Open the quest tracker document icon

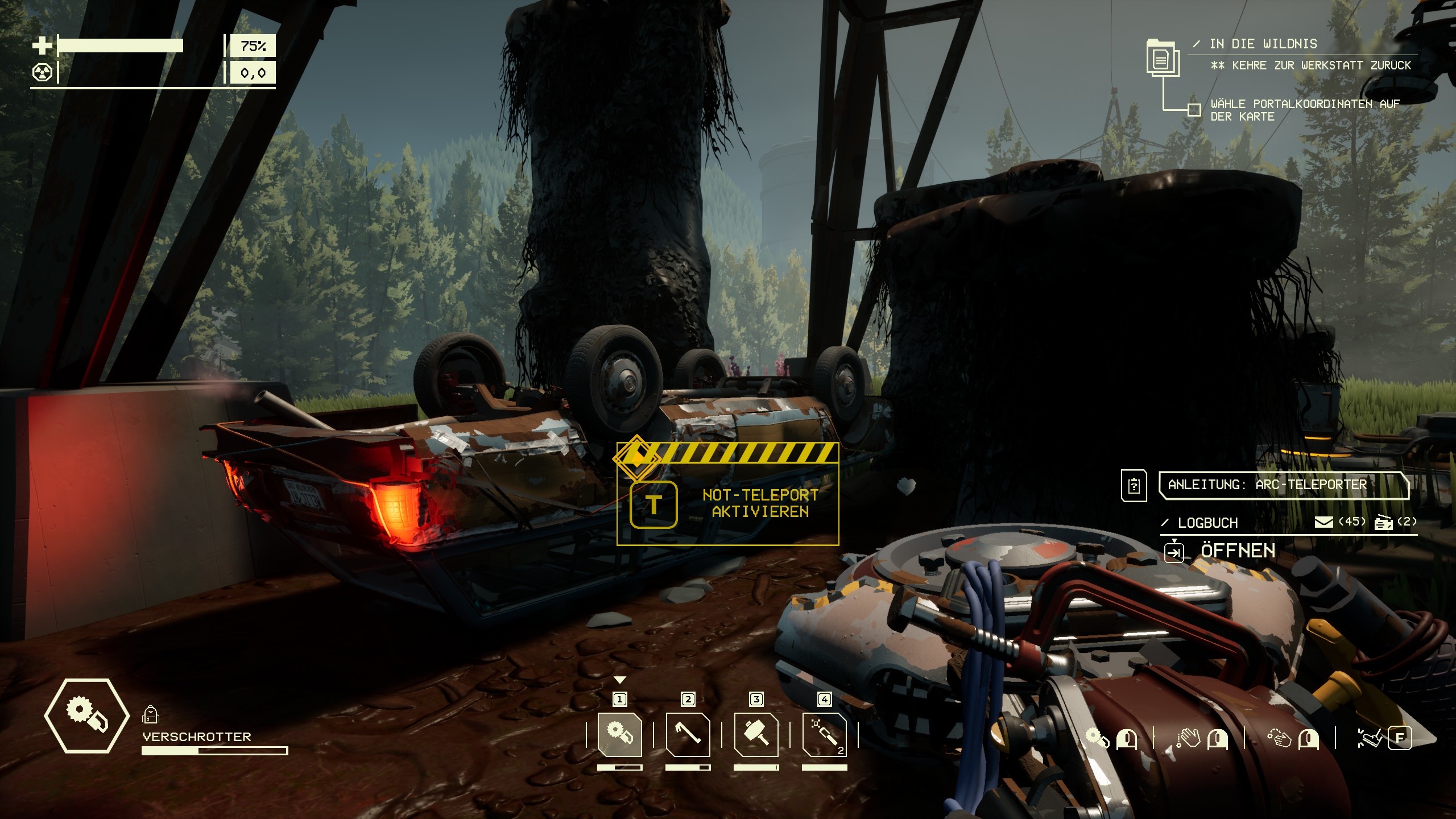pos(1163,58)
